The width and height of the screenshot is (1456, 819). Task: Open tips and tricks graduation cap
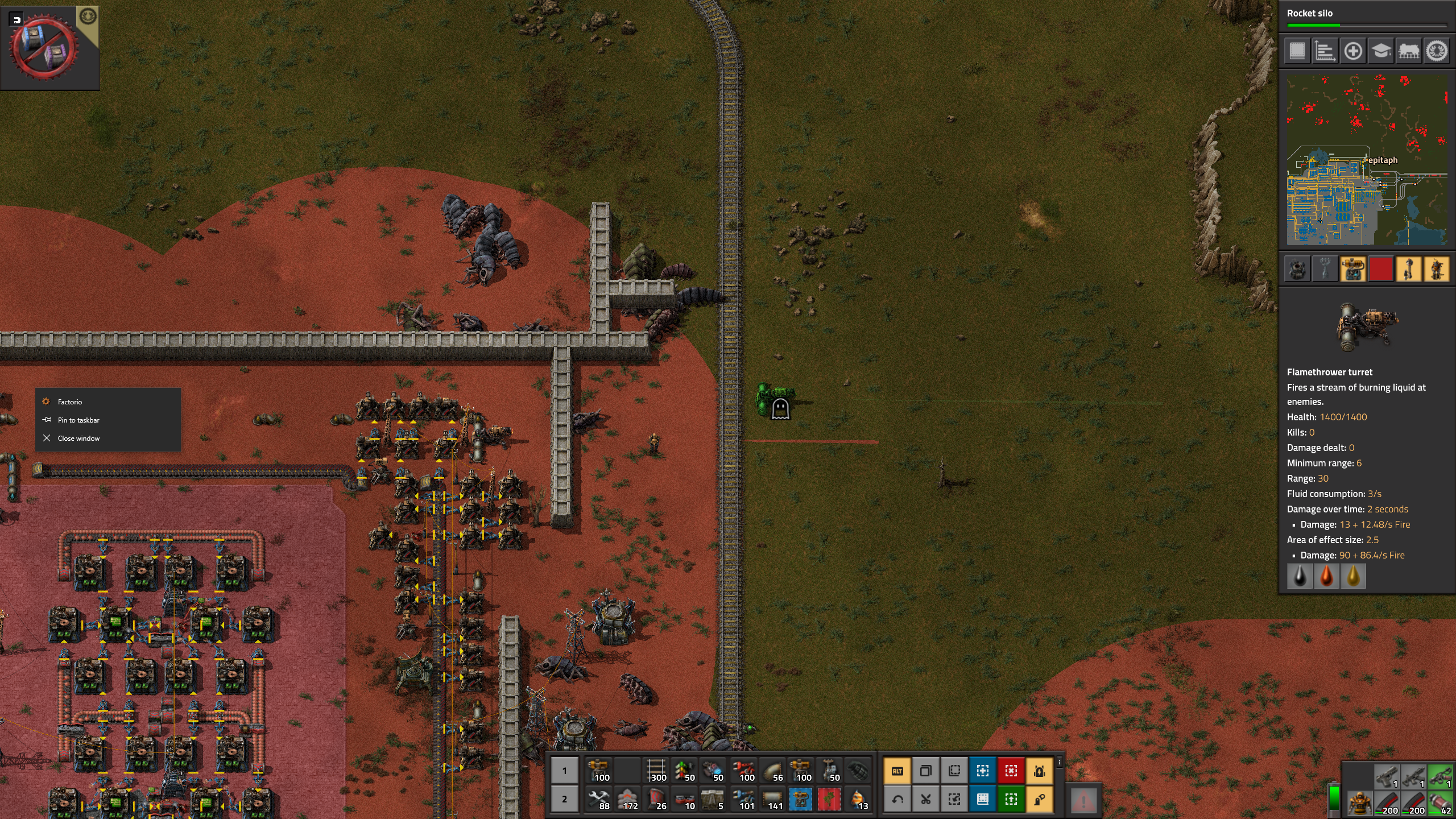1381,51
